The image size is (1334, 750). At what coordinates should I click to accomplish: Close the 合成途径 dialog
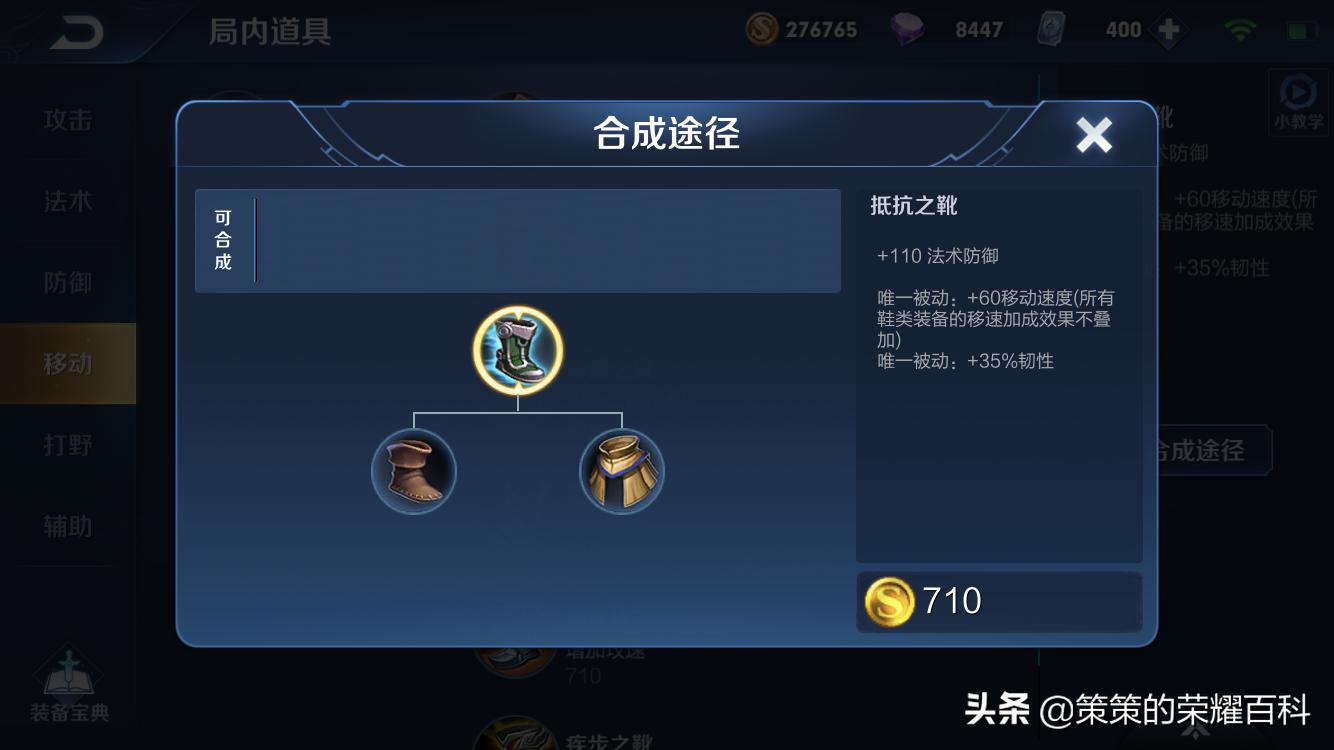click(x=1093, y=134)
